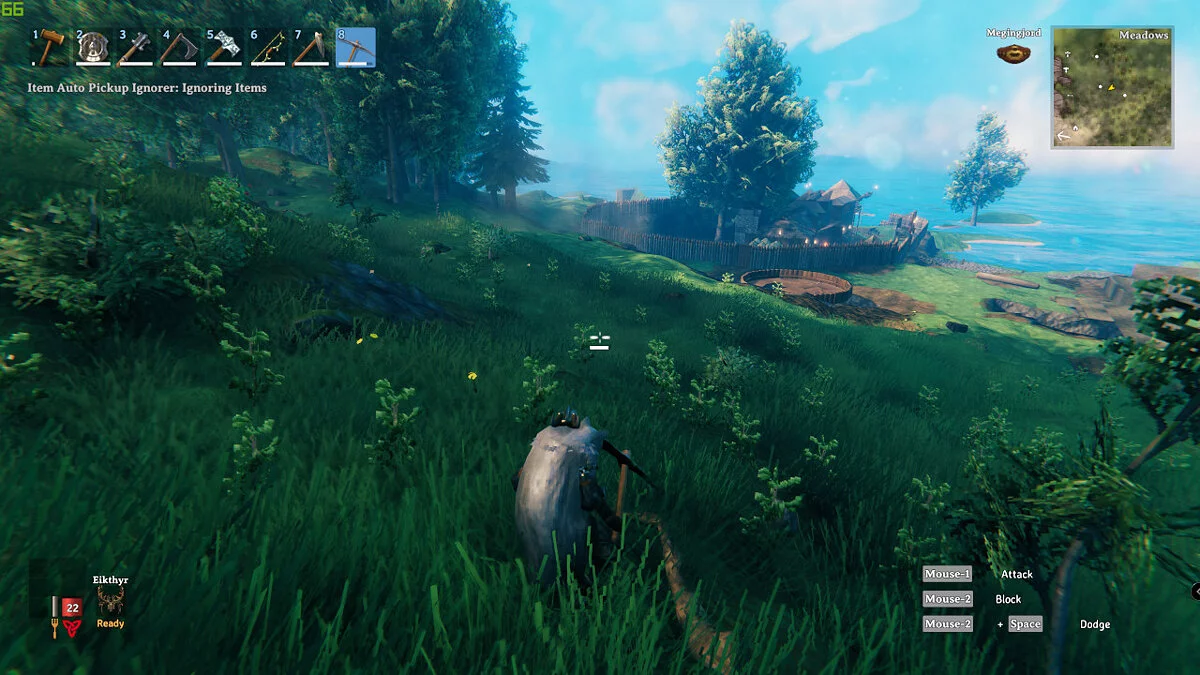This screenshot has height=675, width=1200.
Task: Select the cultivator tool in slot 7
Action: pos(311,47)
